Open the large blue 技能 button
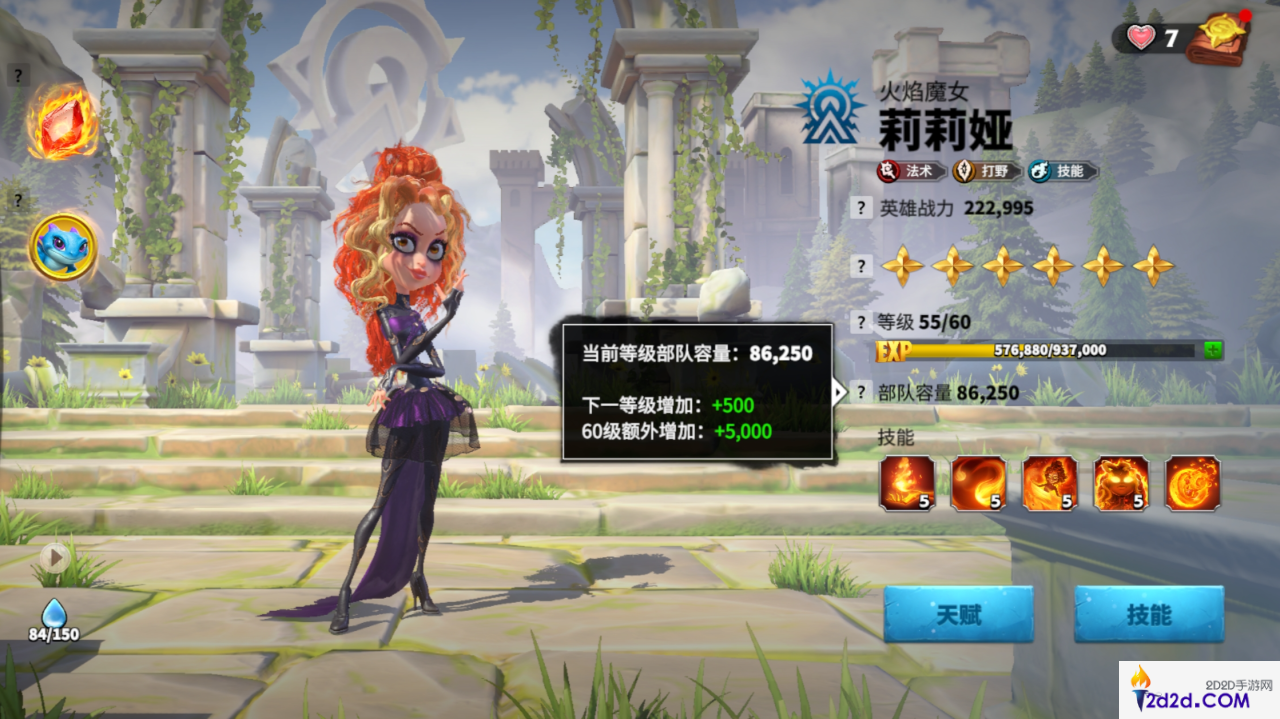Screen dimensions: 1280x719 (x=1148, y=614)
